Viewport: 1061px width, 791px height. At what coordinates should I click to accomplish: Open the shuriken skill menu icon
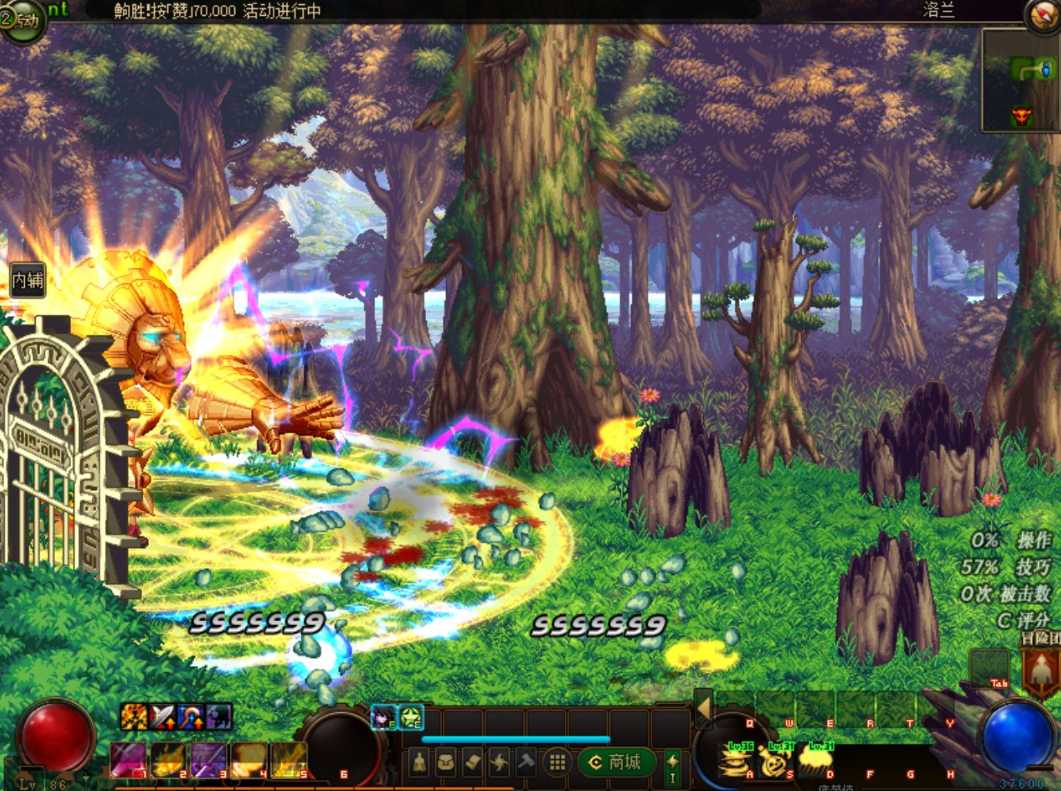tap(498, 763)
